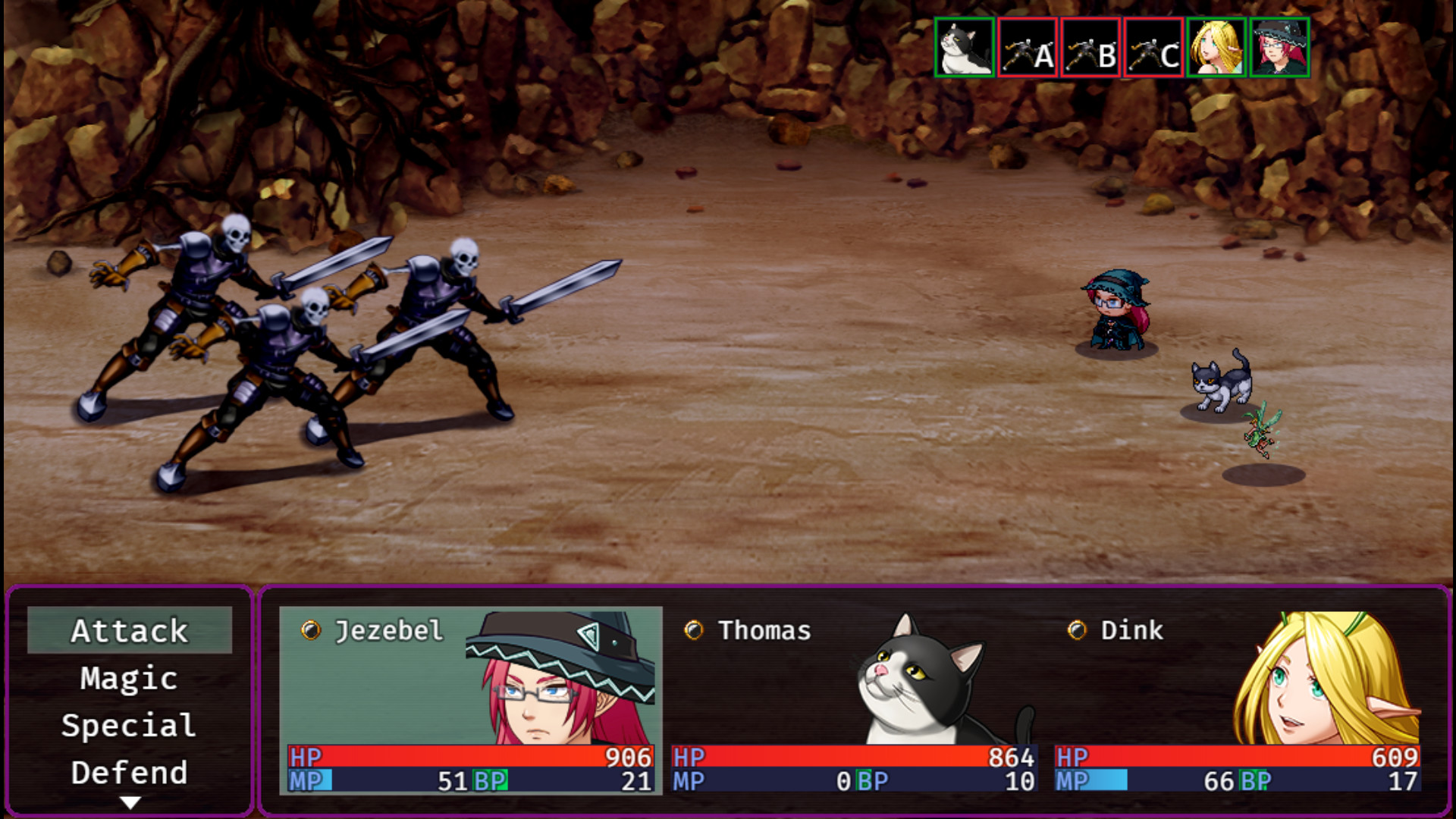Select skeleton B in the turn order bar
The height and width of the screenshot is (819, 1456).
tap(1089, 48)
